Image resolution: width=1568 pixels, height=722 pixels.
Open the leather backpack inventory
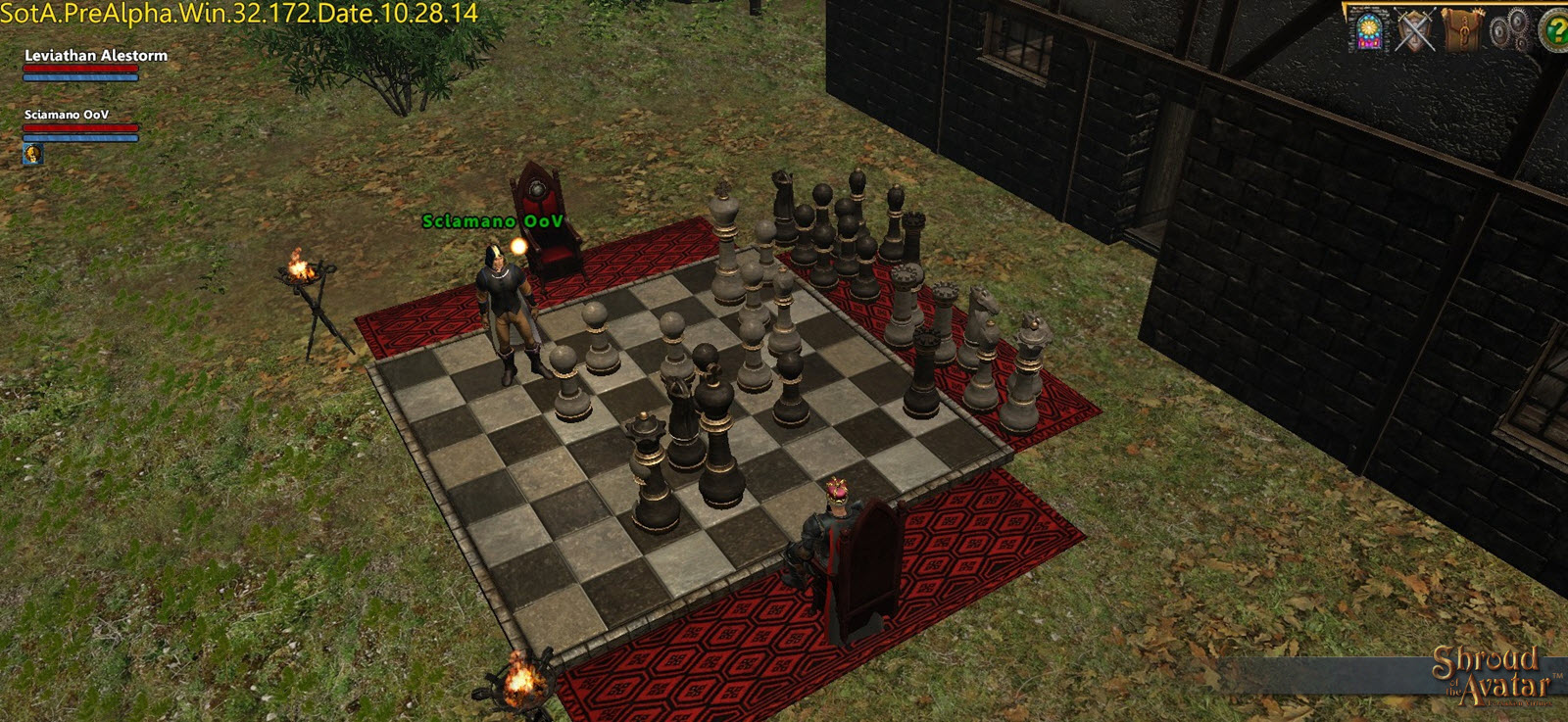coord(1463,29)
